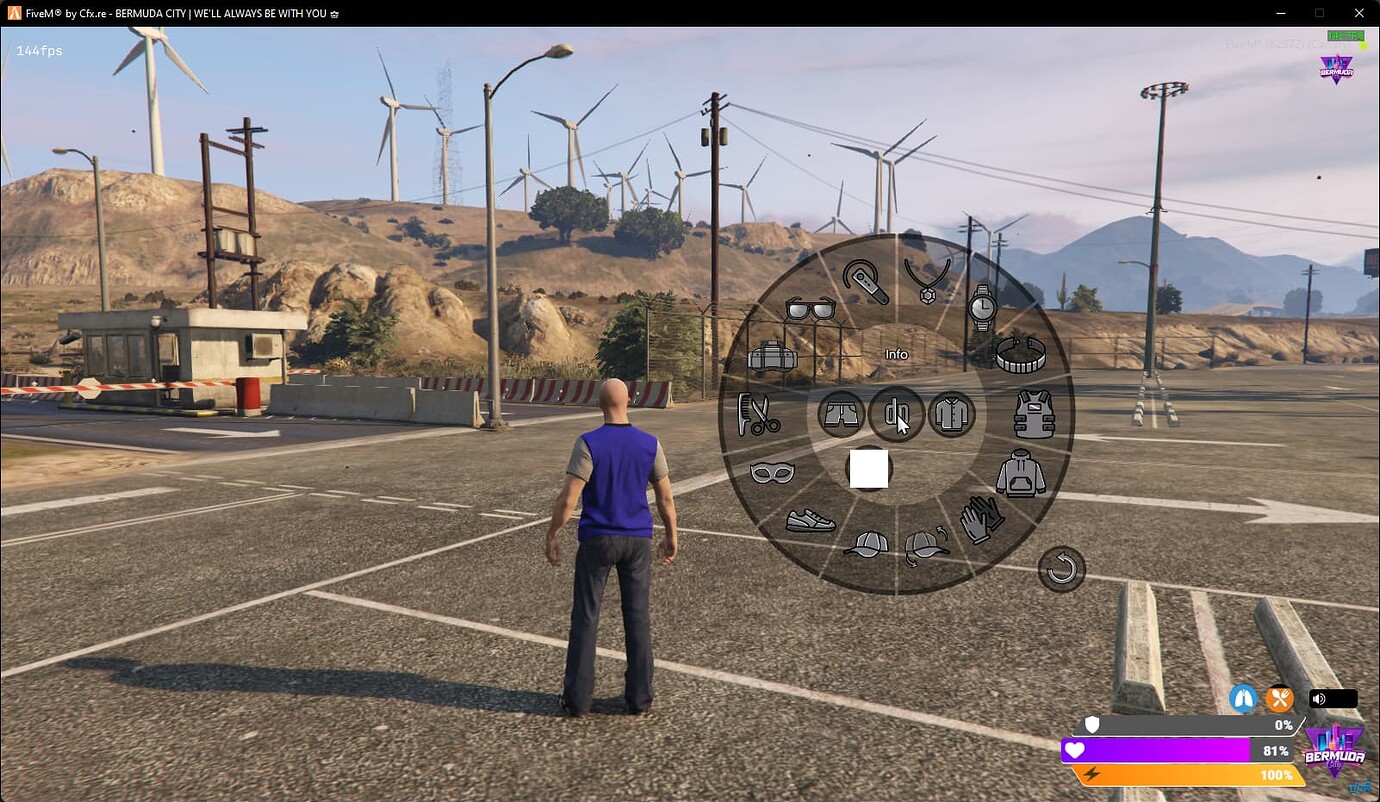Select the white square in the inner ring
This screenshot has width=1380, height=802.
coord(869,469)
